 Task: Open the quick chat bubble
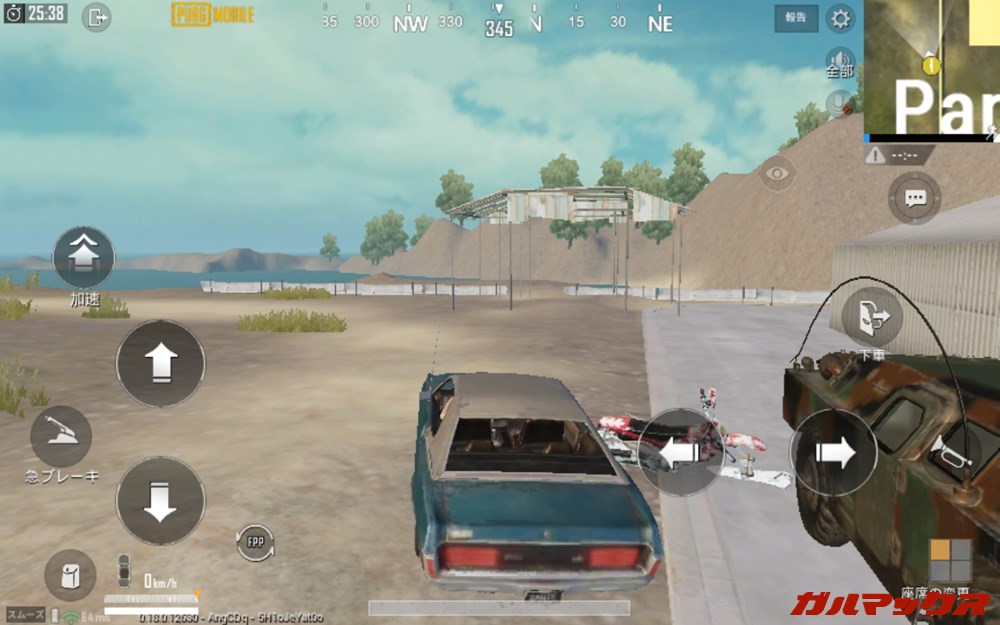pos(915,198)
